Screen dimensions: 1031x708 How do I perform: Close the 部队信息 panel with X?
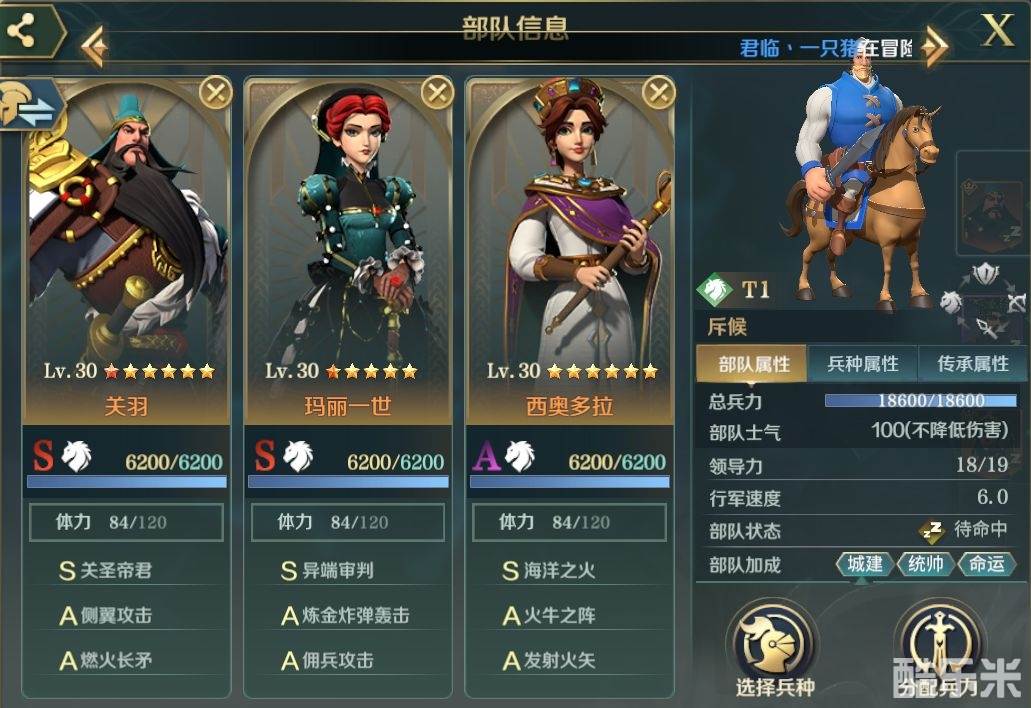pos(997,31)
